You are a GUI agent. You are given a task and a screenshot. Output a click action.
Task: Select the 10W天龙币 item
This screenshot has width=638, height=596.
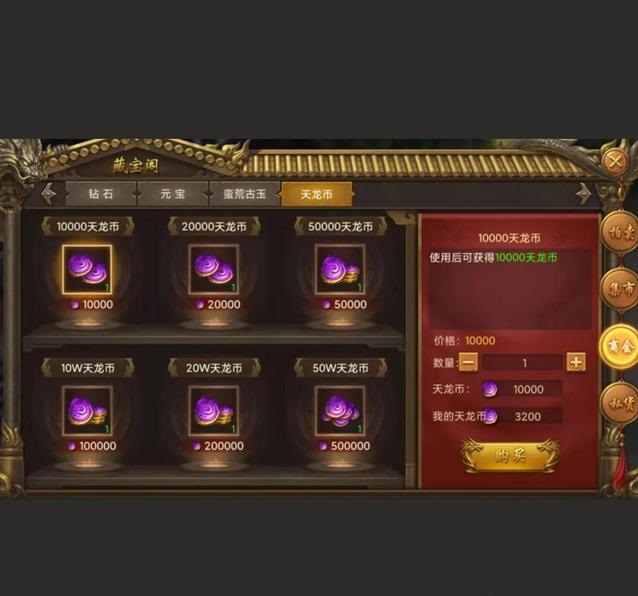click(x=87, y=410)
